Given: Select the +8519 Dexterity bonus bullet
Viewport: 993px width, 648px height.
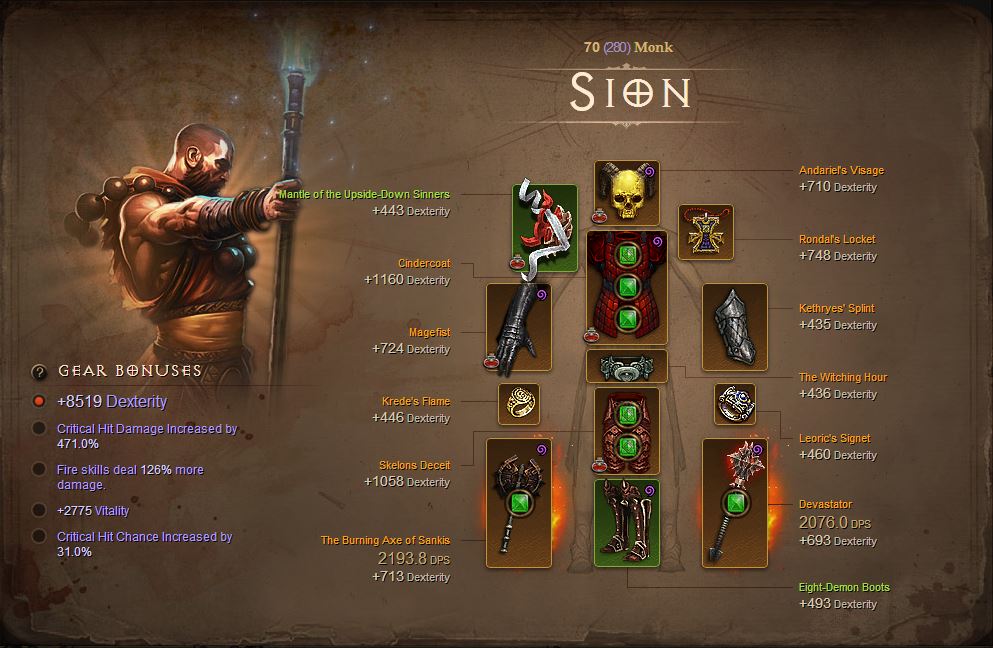Looking at the screenshot, I should [39, 401].
